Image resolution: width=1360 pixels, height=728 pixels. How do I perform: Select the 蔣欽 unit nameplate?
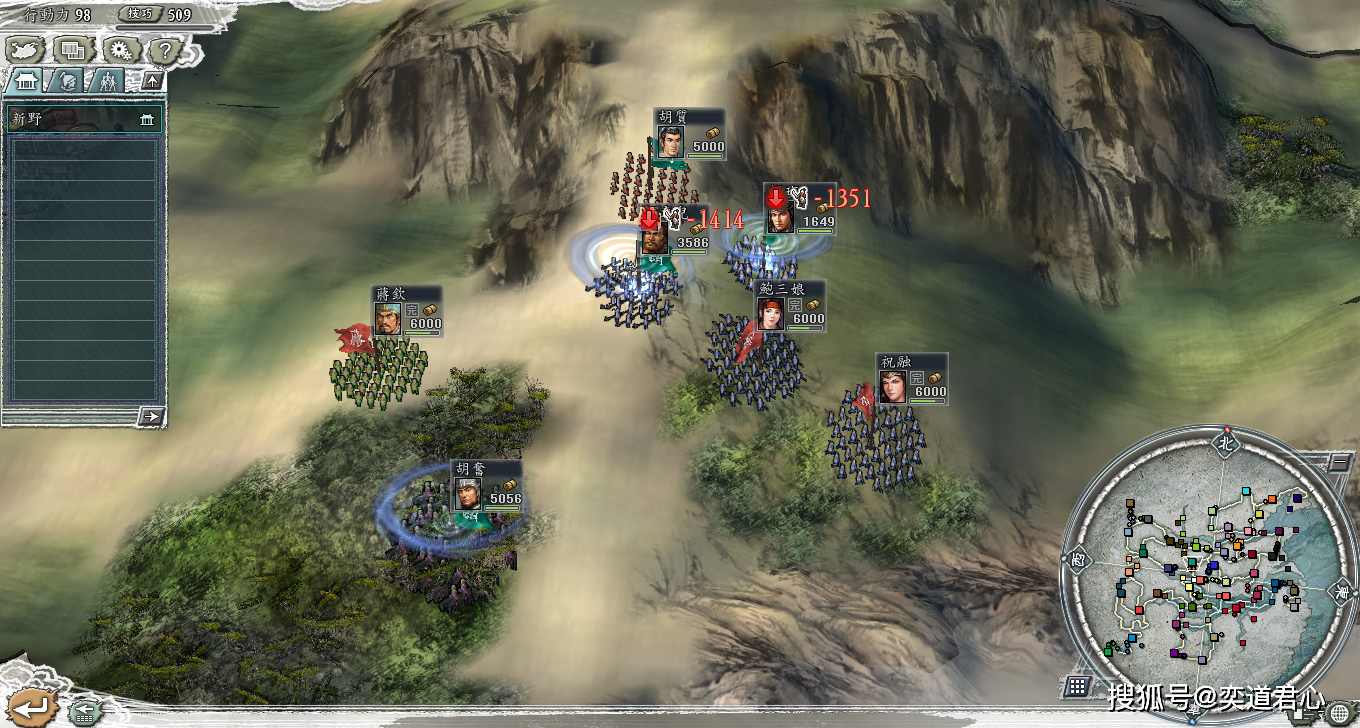(407, 310)
